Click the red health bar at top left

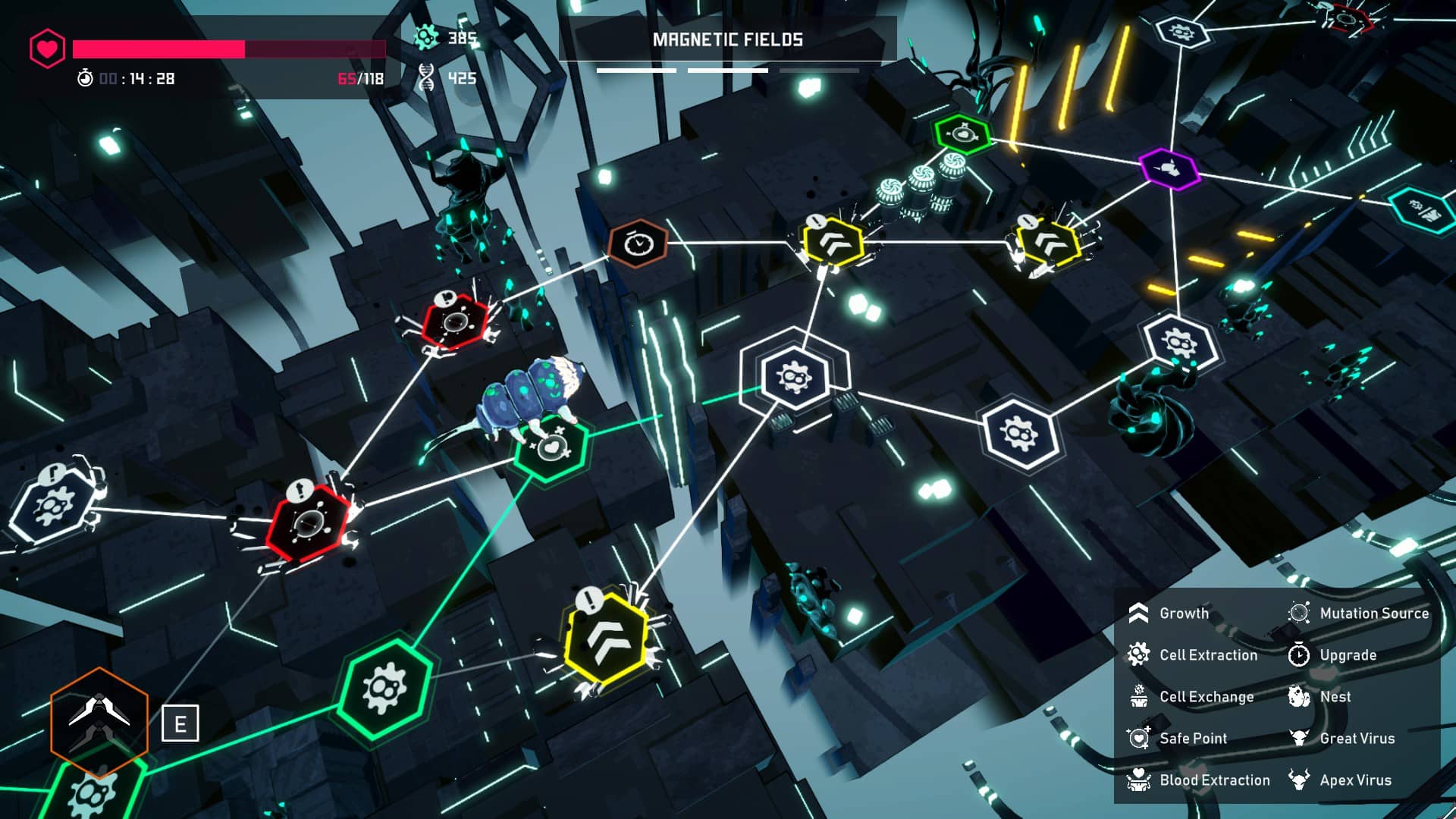click(x=190, y=46)
